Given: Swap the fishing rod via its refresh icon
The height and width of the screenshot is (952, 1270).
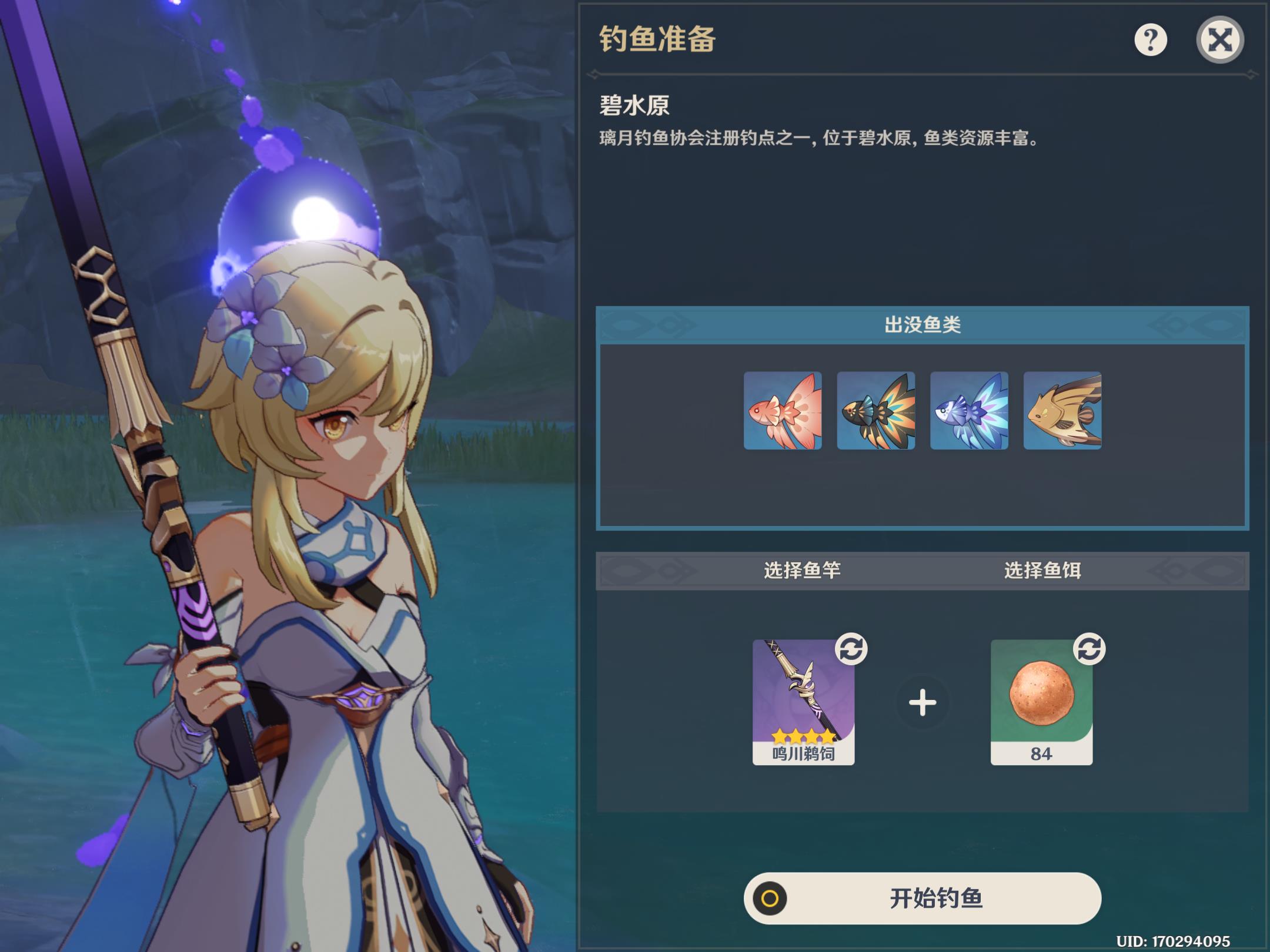Looking at the screenshot, I should coord(851,649).
